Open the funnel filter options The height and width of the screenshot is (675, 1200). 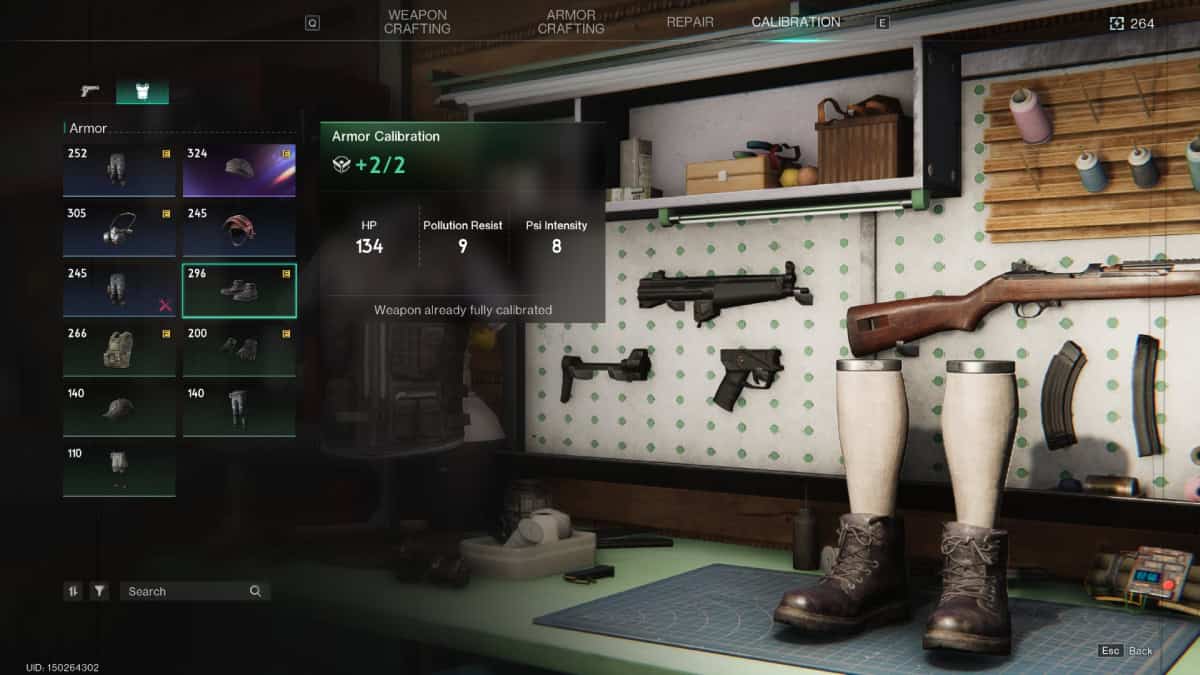coord(99,591)
